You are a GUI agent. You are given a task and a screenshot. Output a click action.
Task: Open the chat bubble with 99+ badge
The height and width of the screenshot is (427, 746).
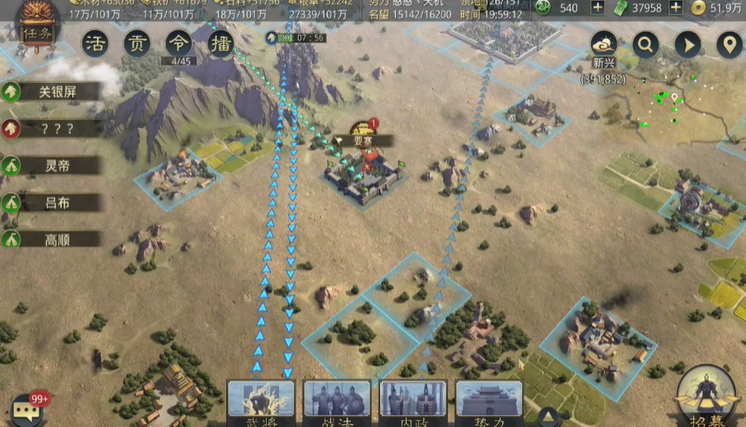tap(26, 410)
